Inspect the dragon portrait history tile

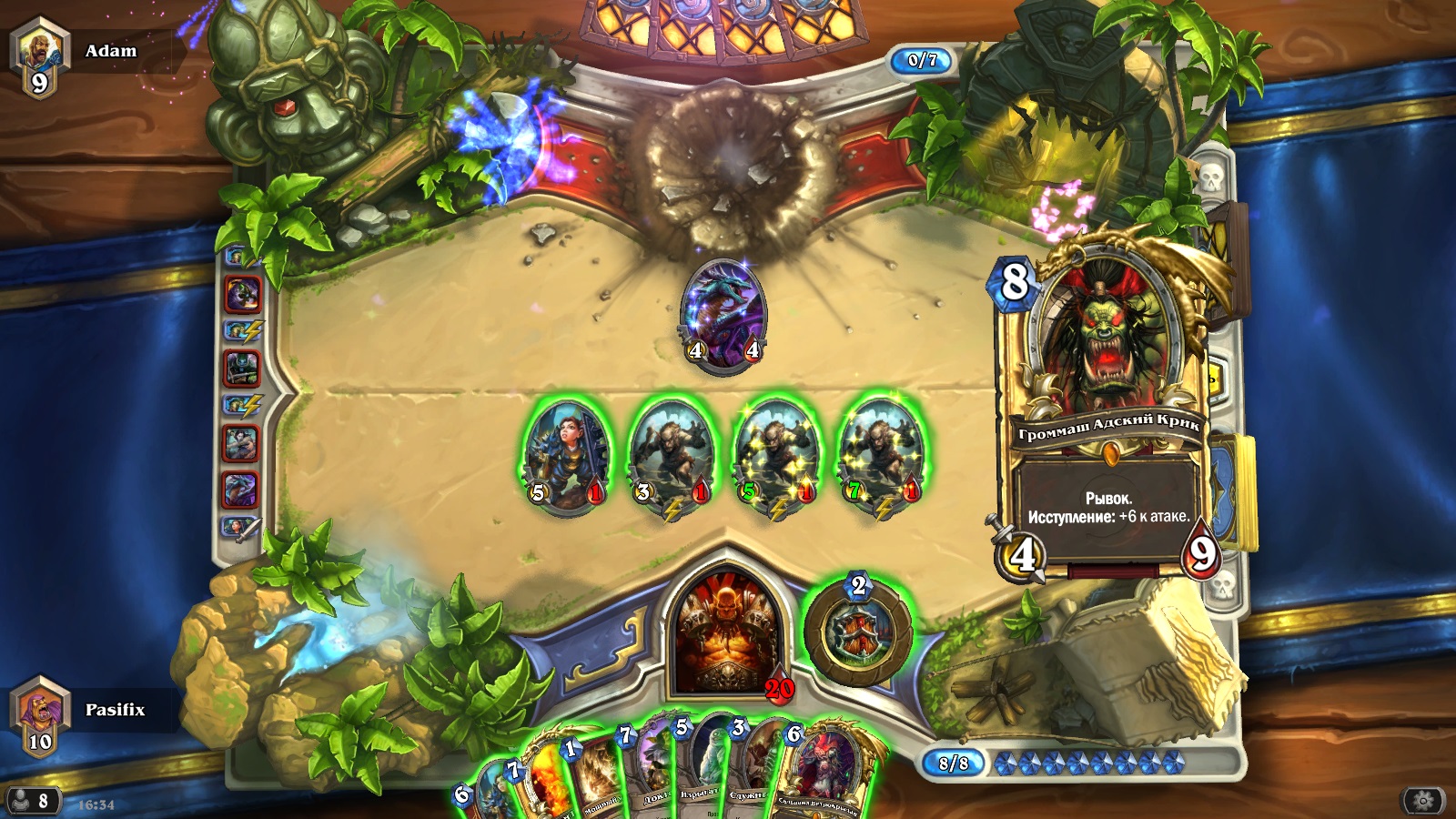pos(241,490)
